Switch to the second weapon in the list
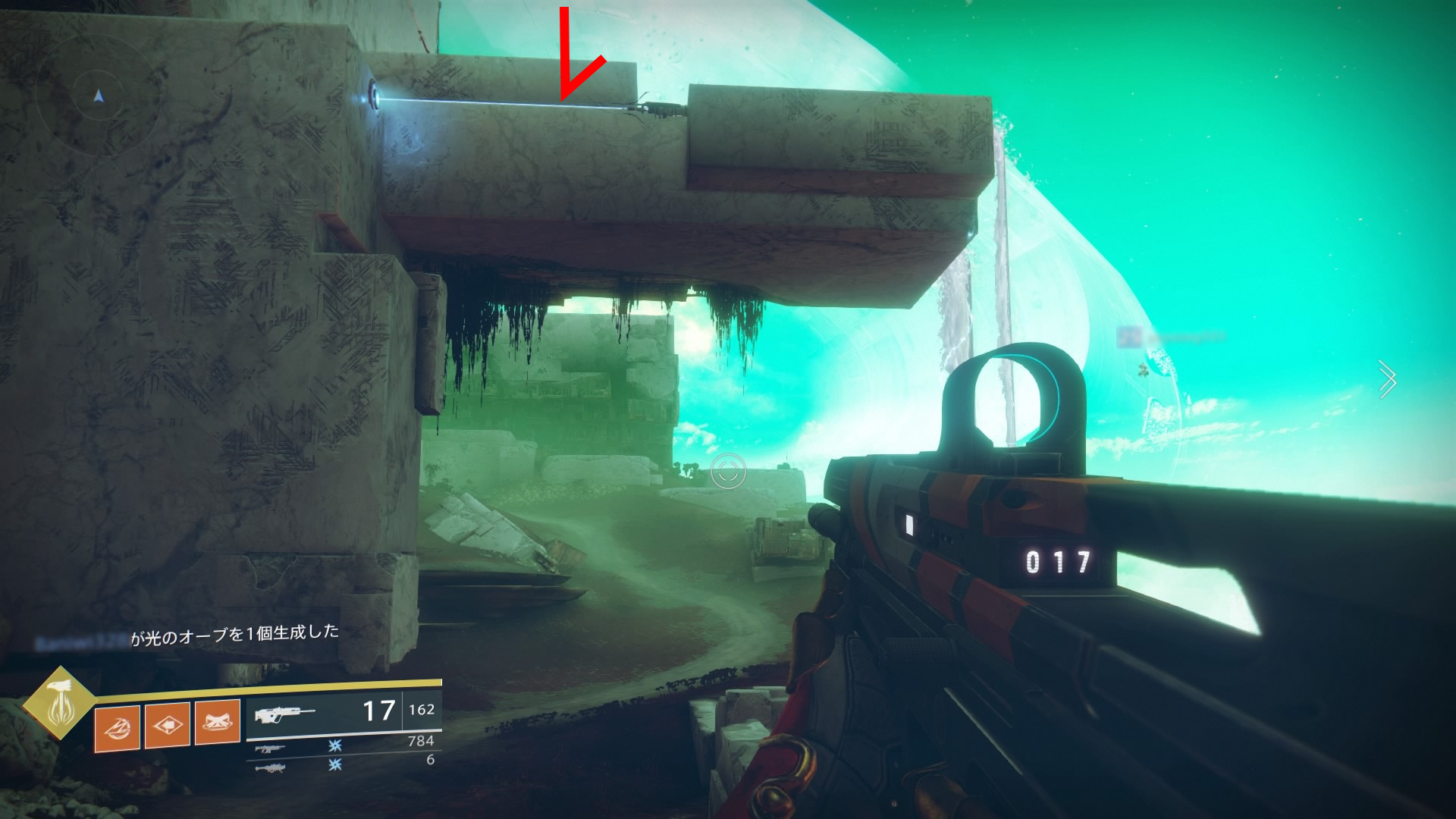The width and height of the screenshot is (1456, 819). click(x=271, y=748)
